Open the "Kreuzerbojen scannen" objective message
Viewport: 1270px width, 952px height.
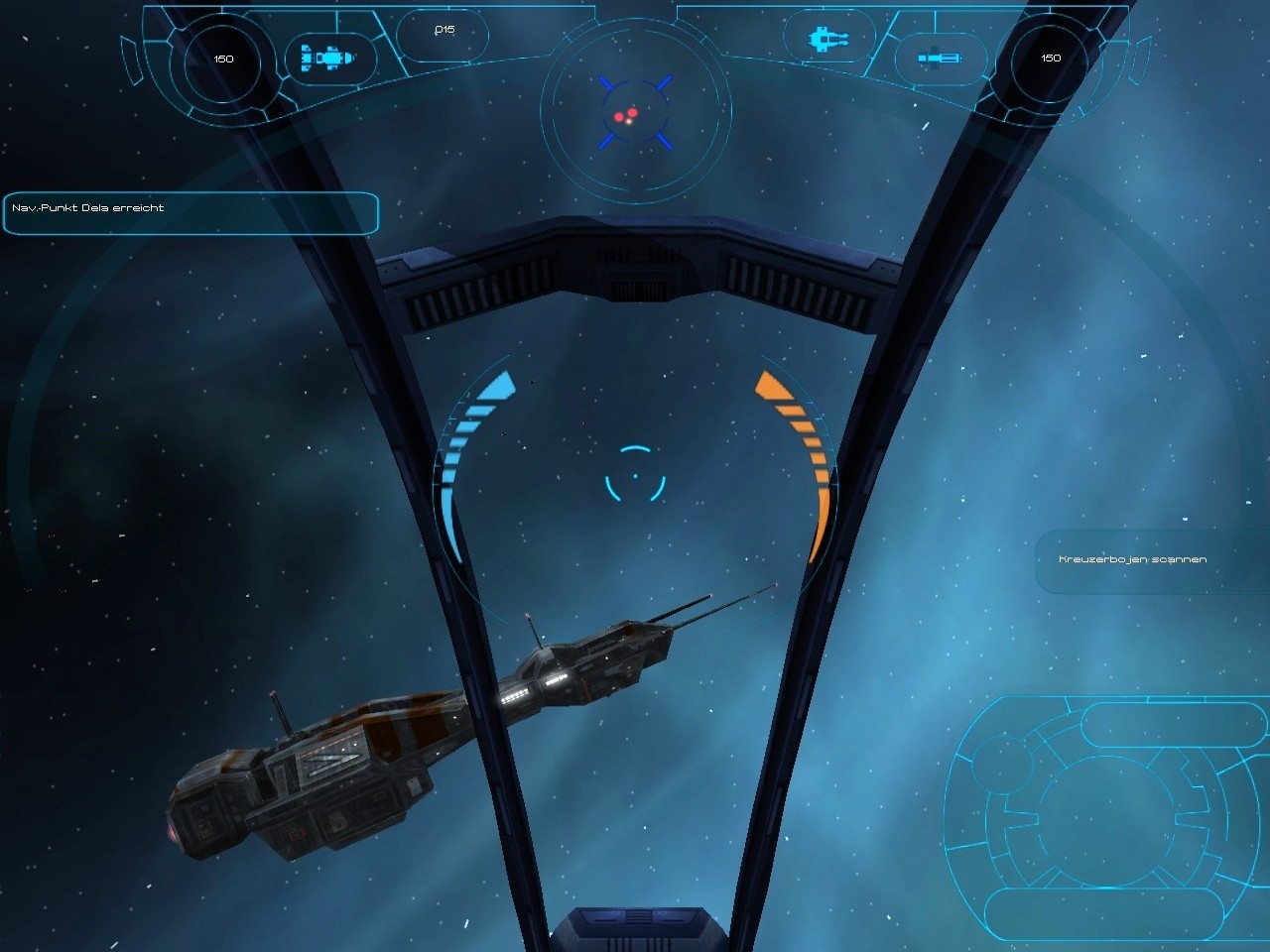coord(1132,560)
